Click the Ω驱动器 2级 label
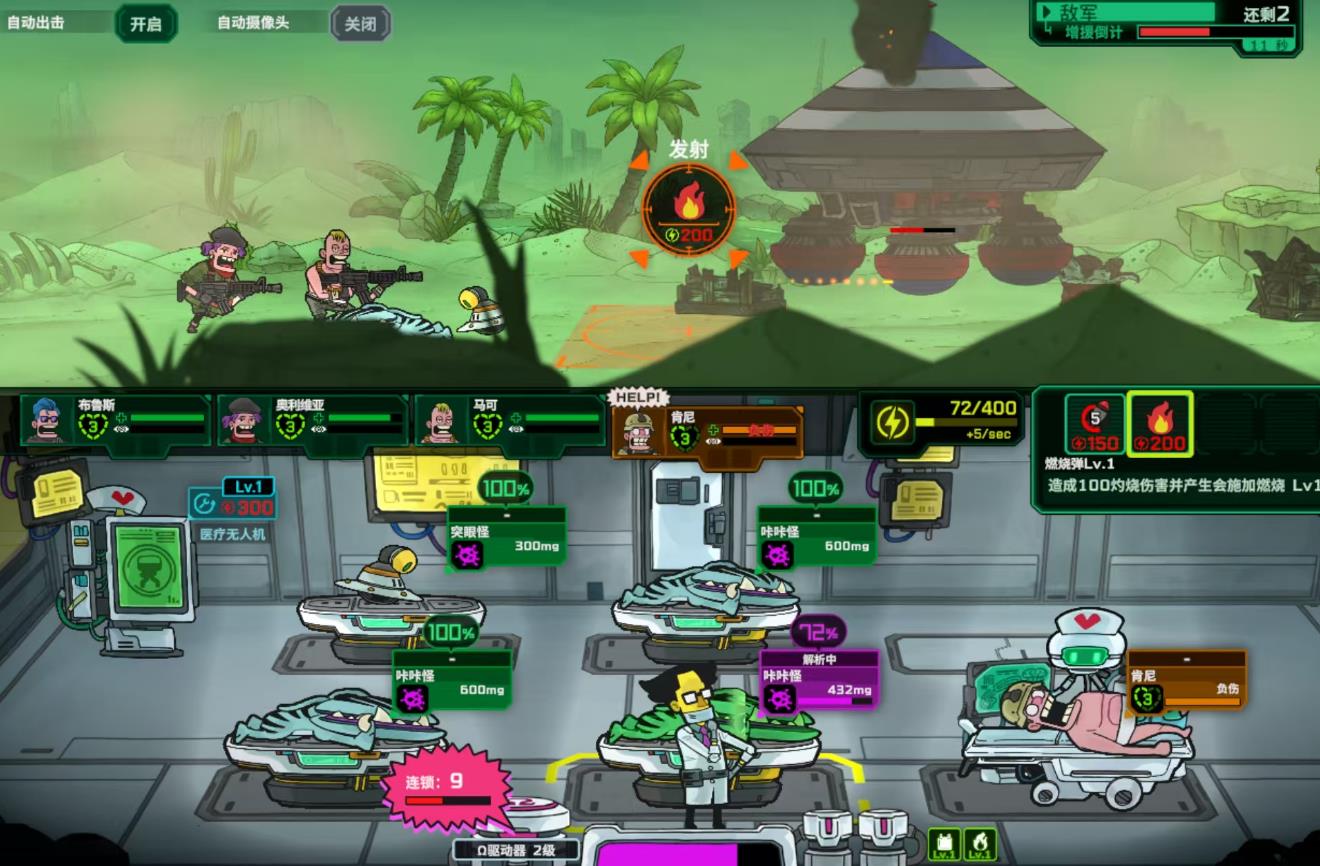This screenshot has height=866, width=1320. point(516,851)
